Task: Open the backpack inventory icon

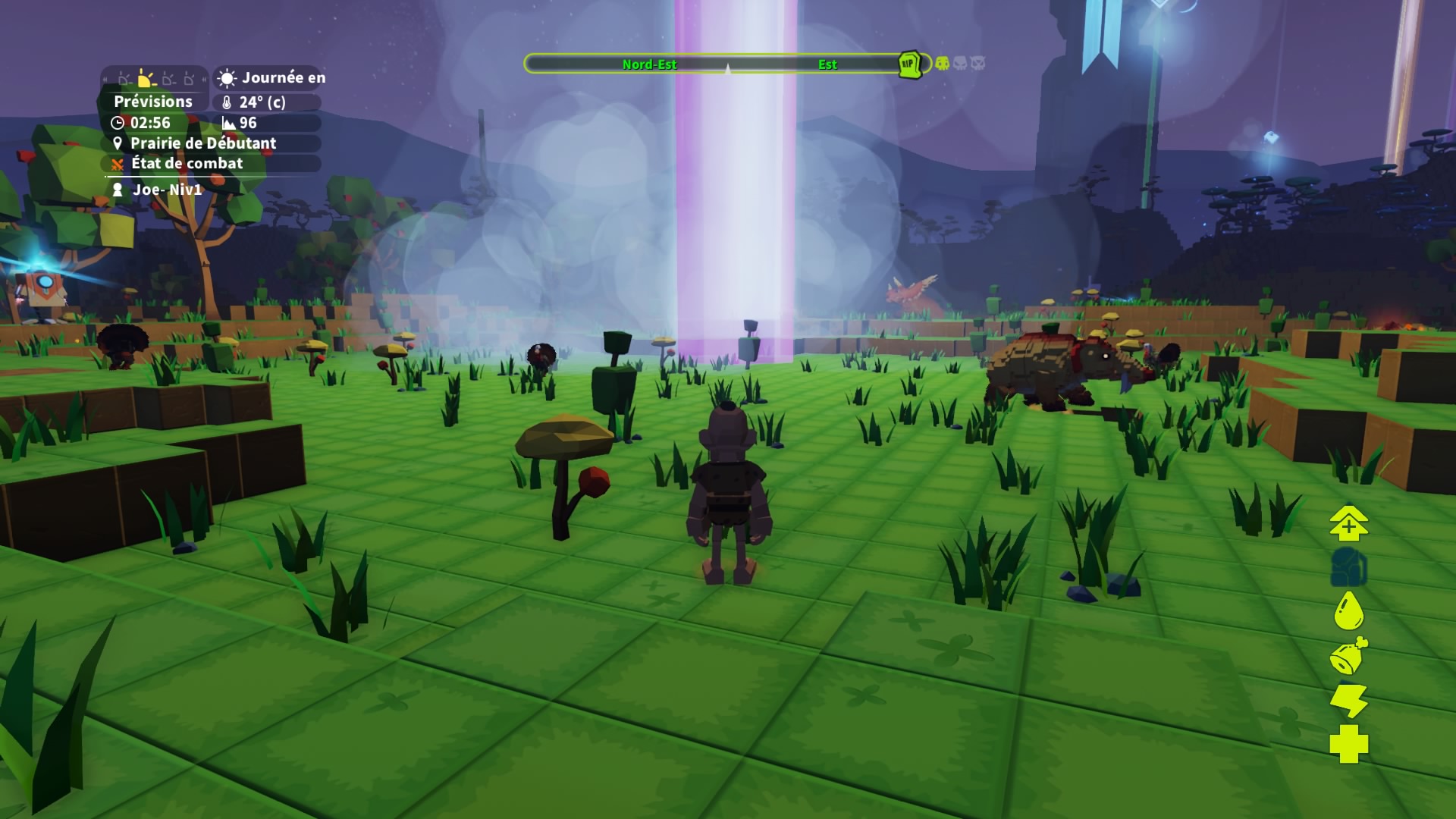Action: (x=1348, y=566)
